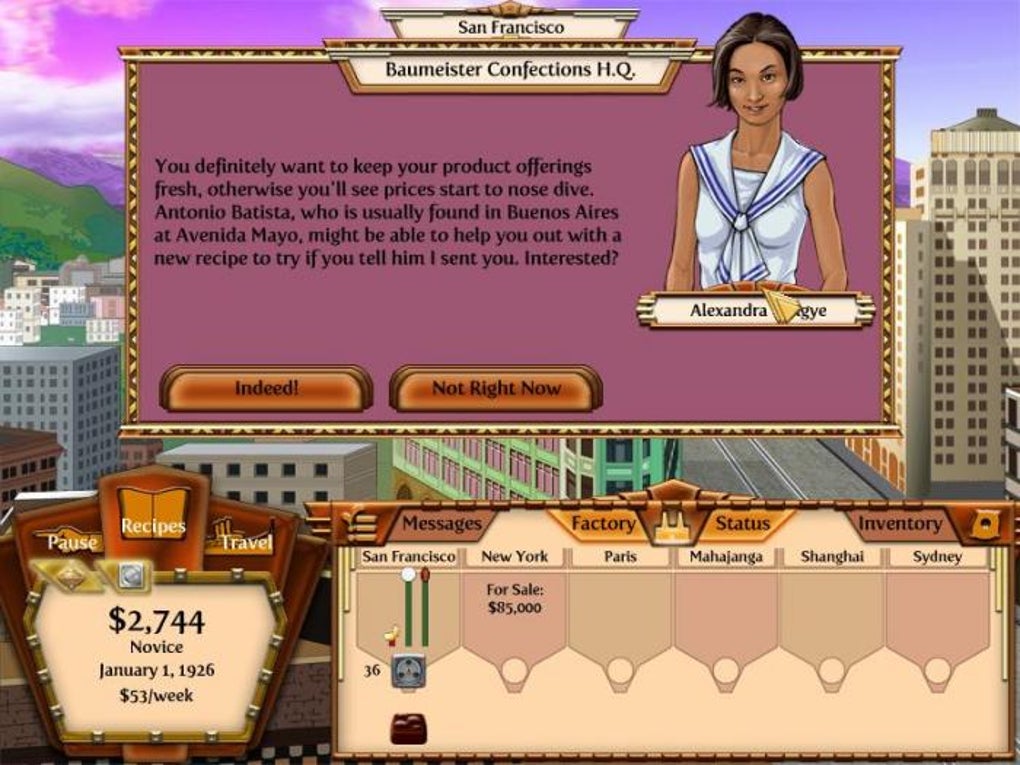Select the Mahajanga factory column

pos(726,610)
